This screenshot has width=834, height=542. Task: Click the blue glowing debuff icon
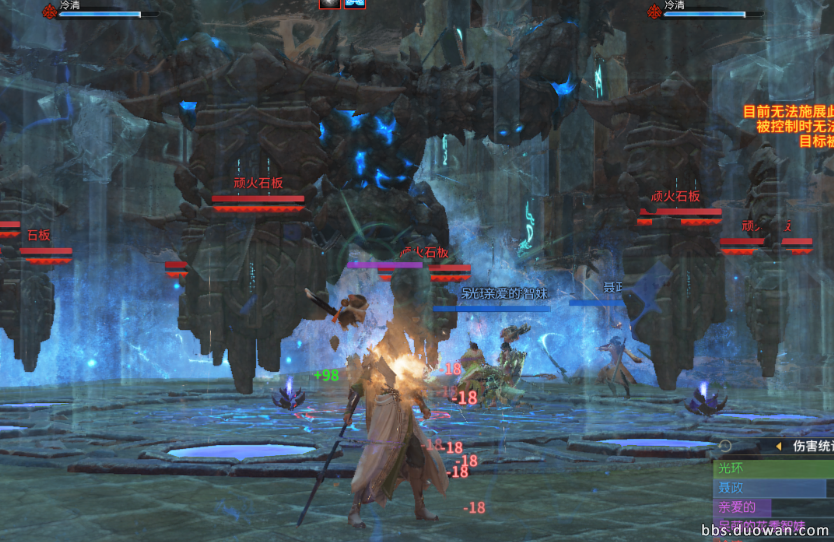click(355, 4)
